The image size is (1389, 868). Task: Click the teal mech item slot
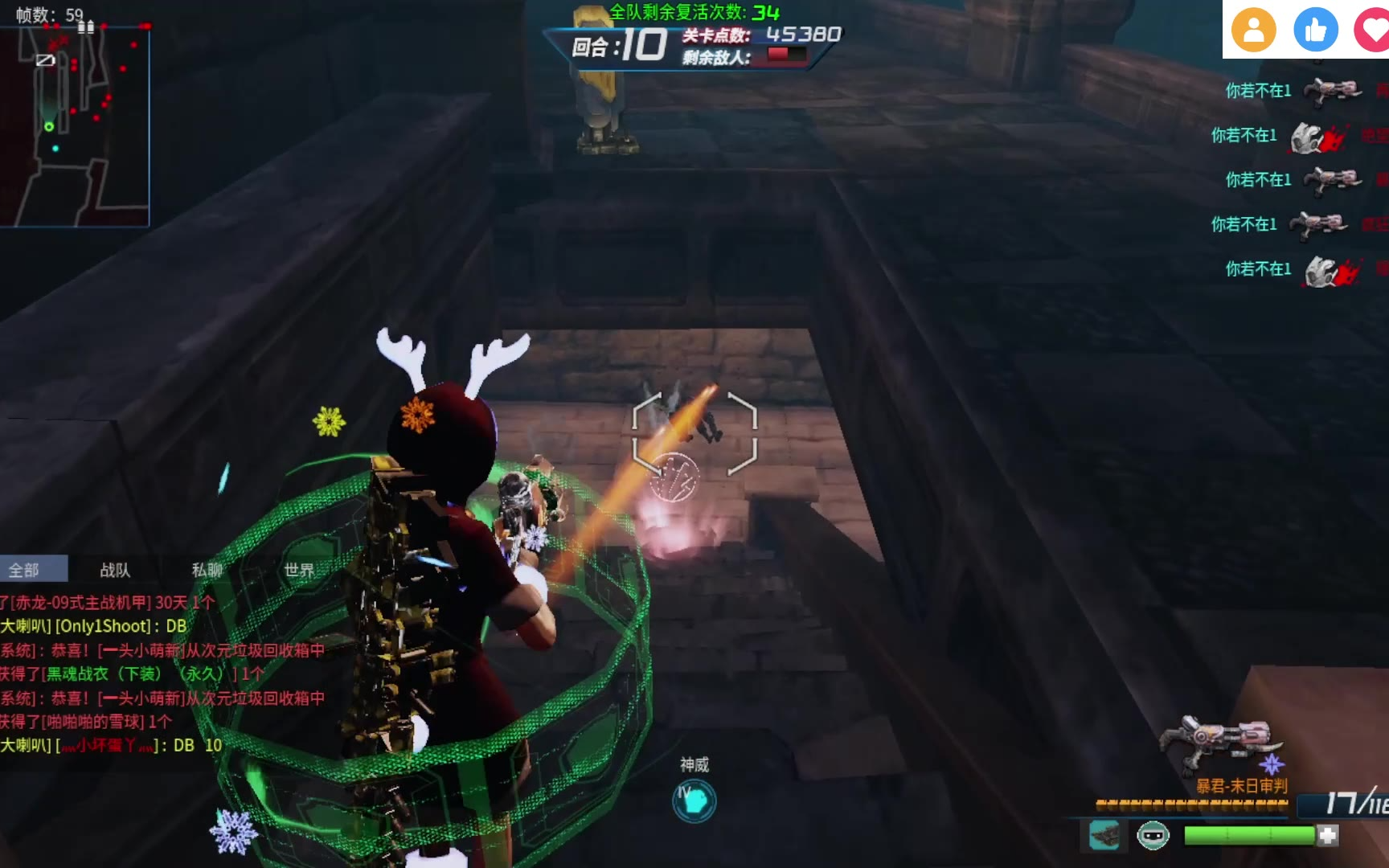pos(1104,836)
